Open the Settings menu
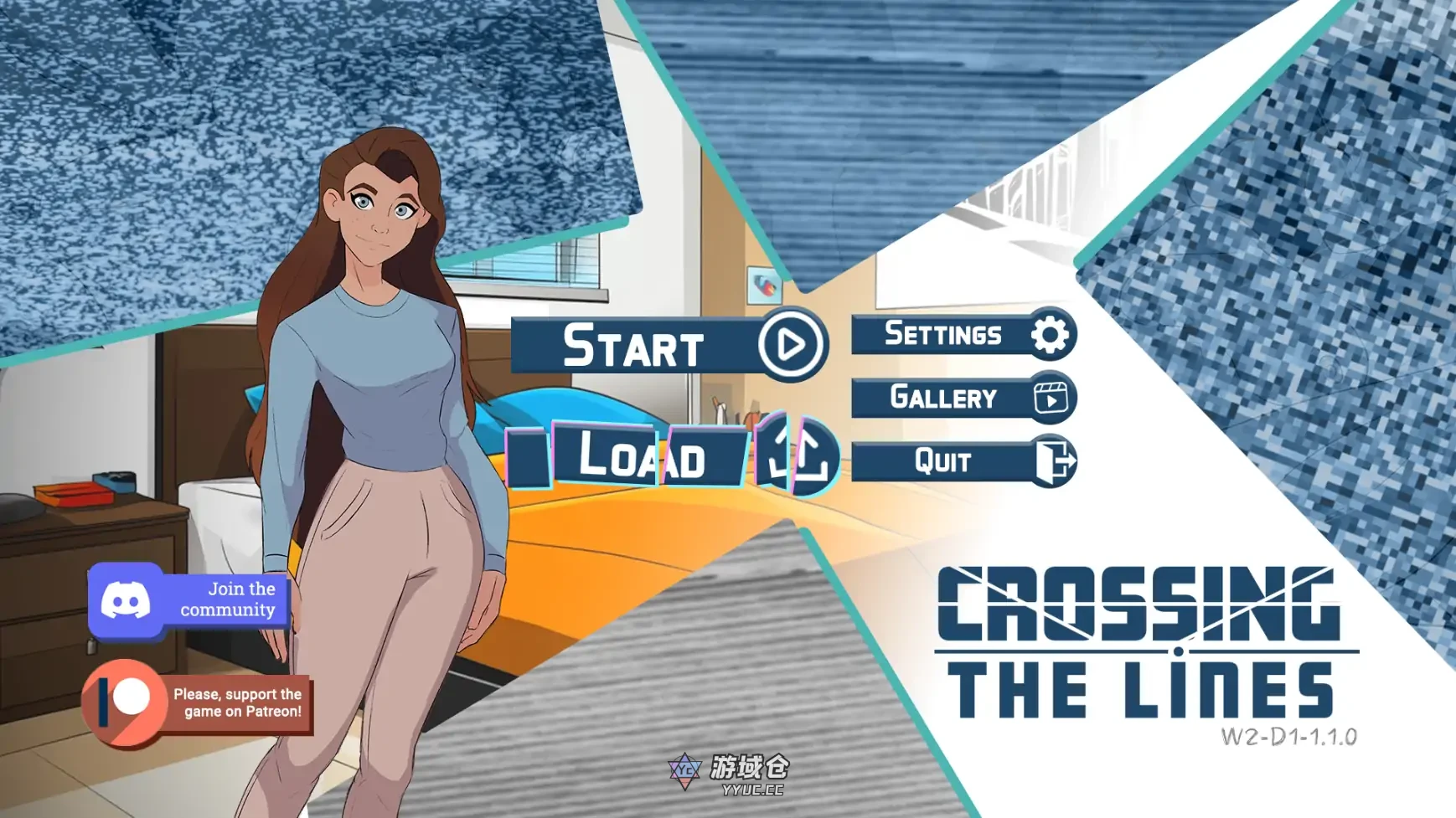Image resolution: width=1456 pixels, height=818 pixels. point(942,333)
